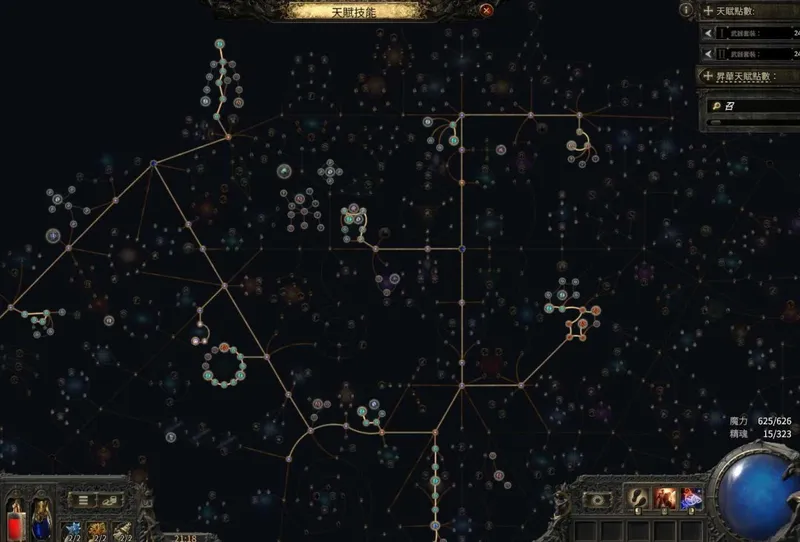
Task: Click the info button beside 天賦點數
Action: point(685,9)
